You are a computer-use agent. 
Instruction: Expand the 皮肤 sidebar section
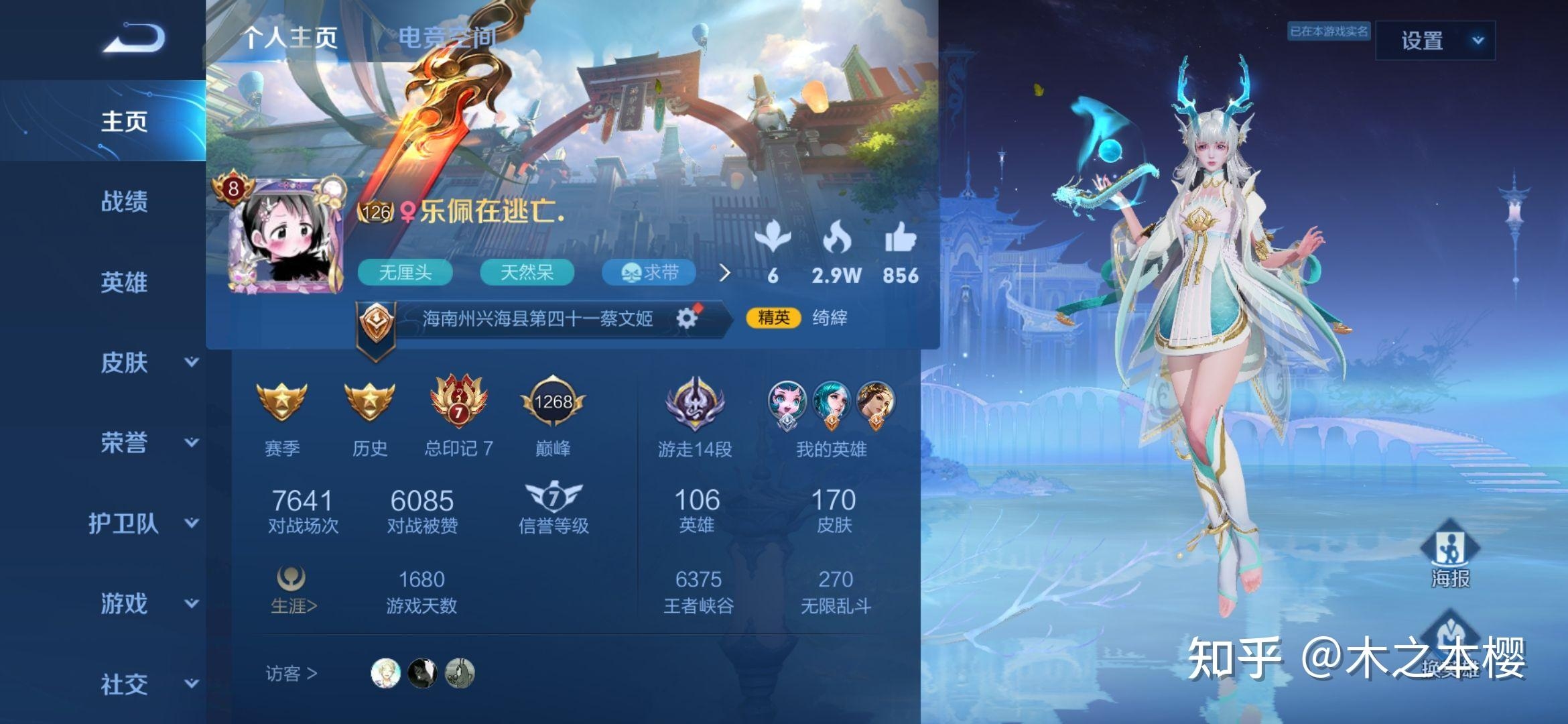[134, 363]
